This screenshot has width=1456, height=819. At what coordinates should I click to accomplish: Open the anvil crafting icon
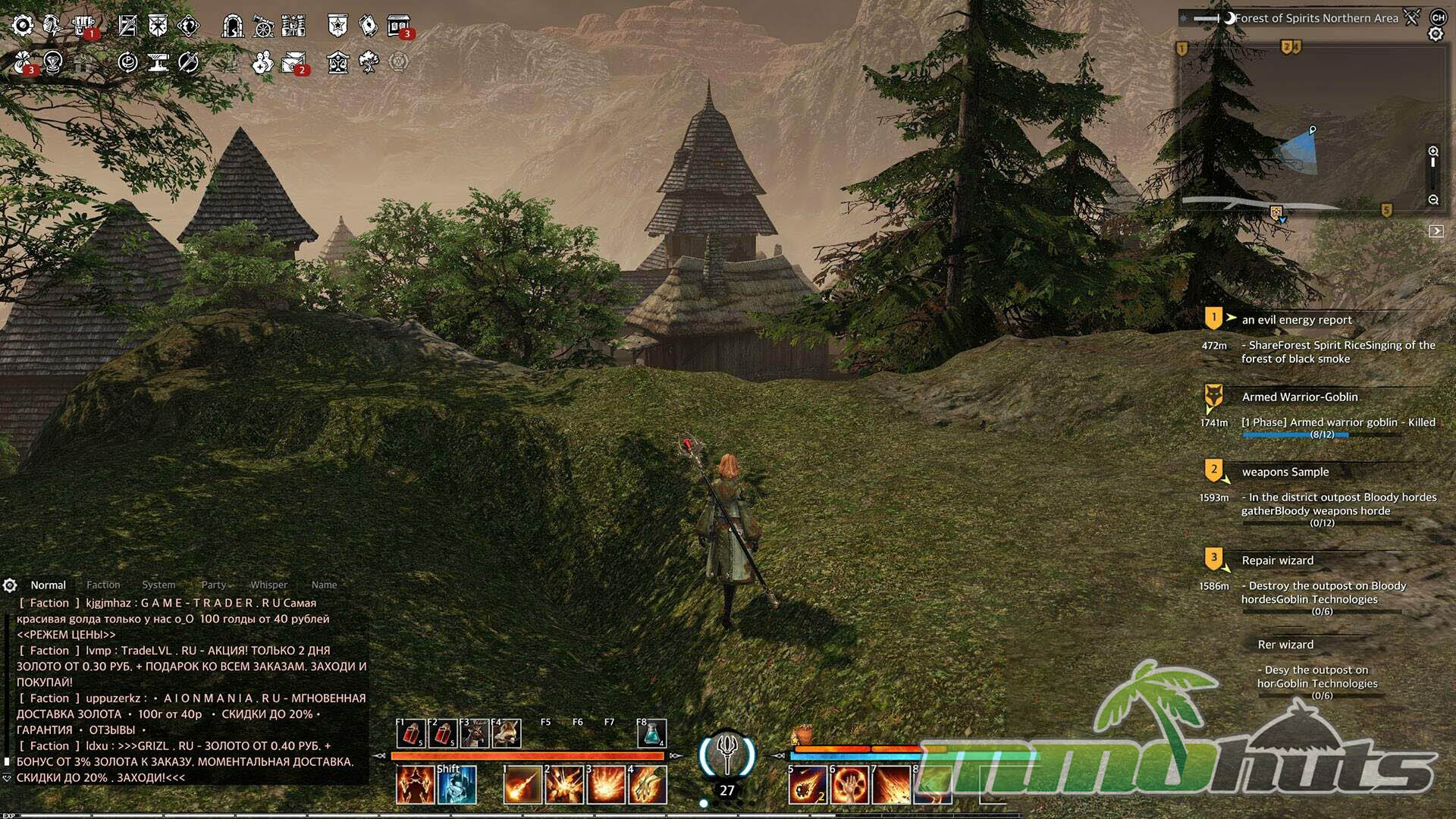pyautogui.click(x=158, y=62)
